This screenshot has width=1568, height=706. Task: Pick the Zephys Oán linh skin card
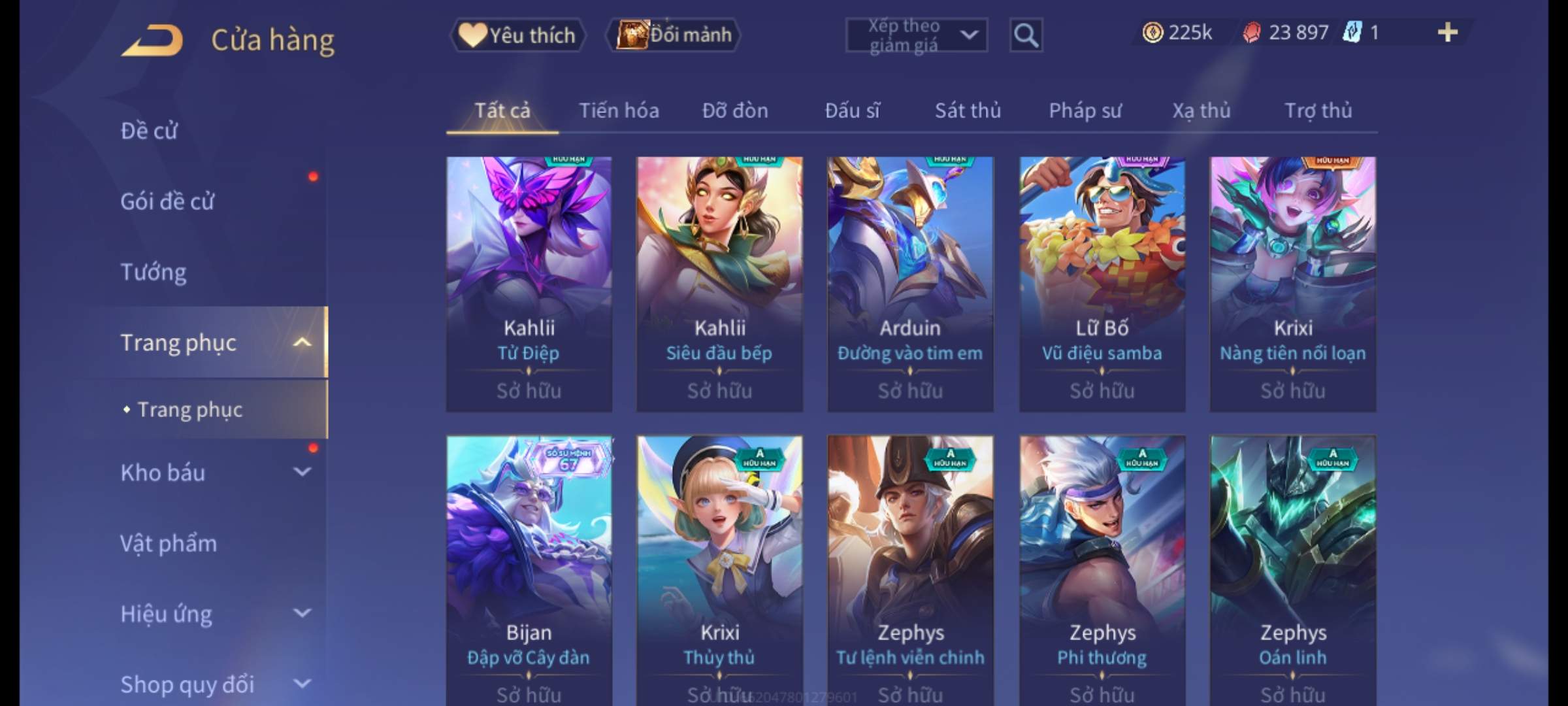coord(1293,569)
